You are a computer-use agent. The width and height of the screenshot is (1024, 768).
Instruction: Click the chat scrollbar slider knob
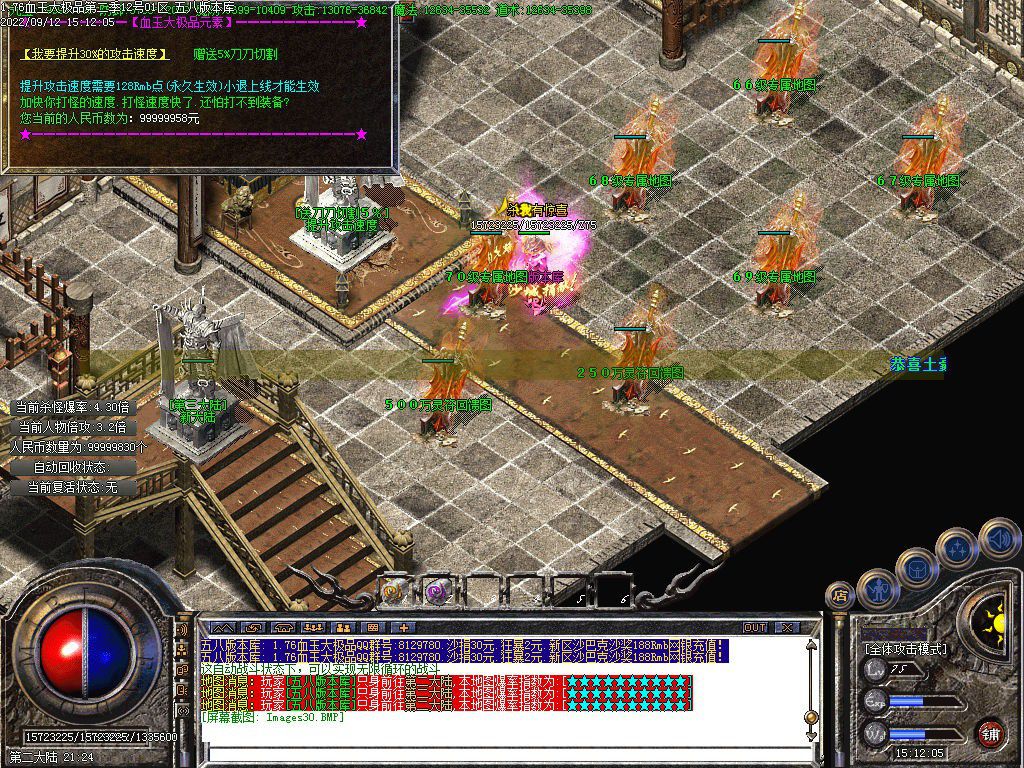coord(811,715)
